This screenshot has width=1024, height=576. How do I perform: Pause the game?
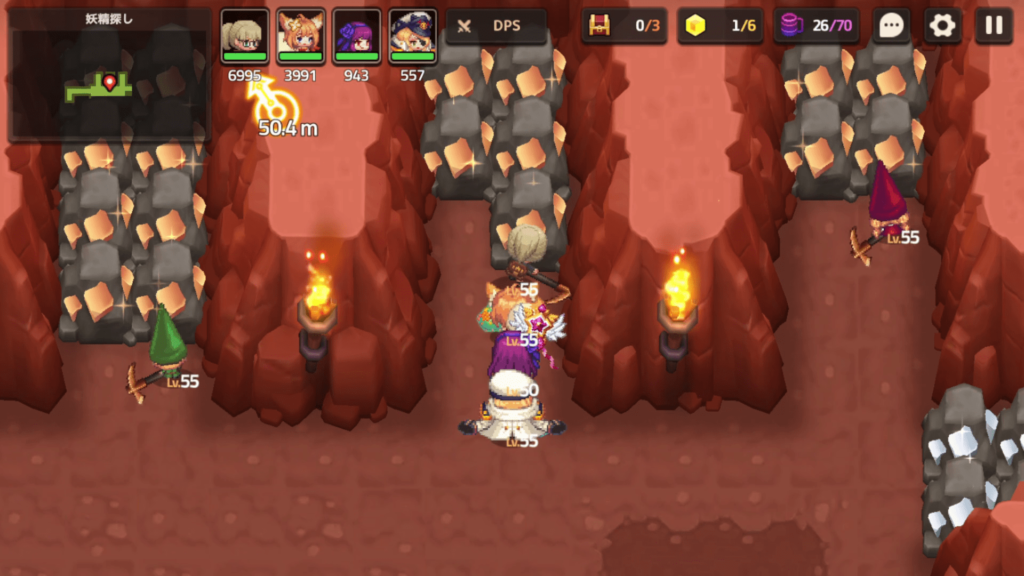(x=993, y=26)
